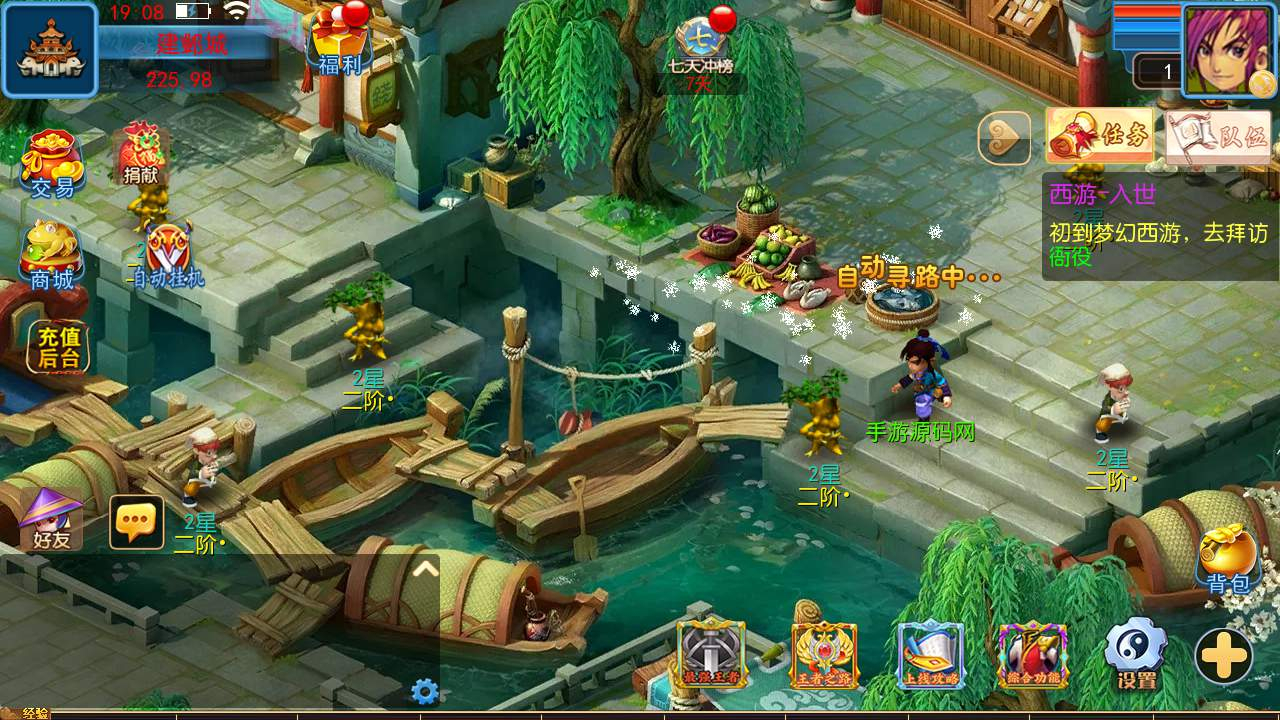This screenshot has height=720, width=1280.
Task: Open the 交易 trading menu
Action: coord(52,164)
